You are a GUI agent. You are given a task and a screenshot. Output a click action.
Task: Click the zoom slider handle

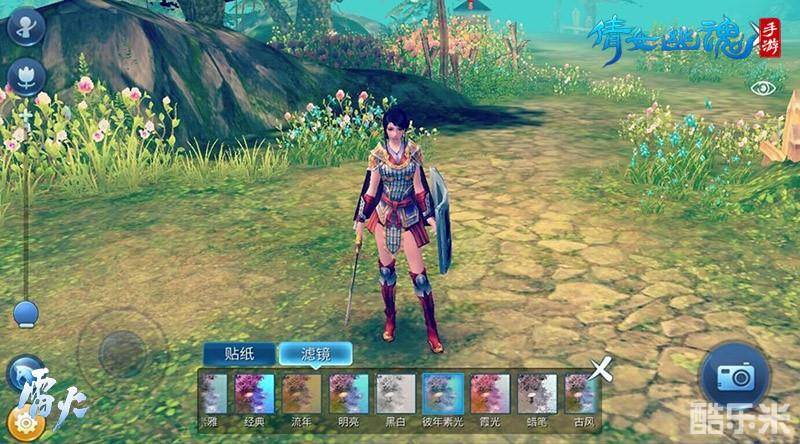click(25, 312)
